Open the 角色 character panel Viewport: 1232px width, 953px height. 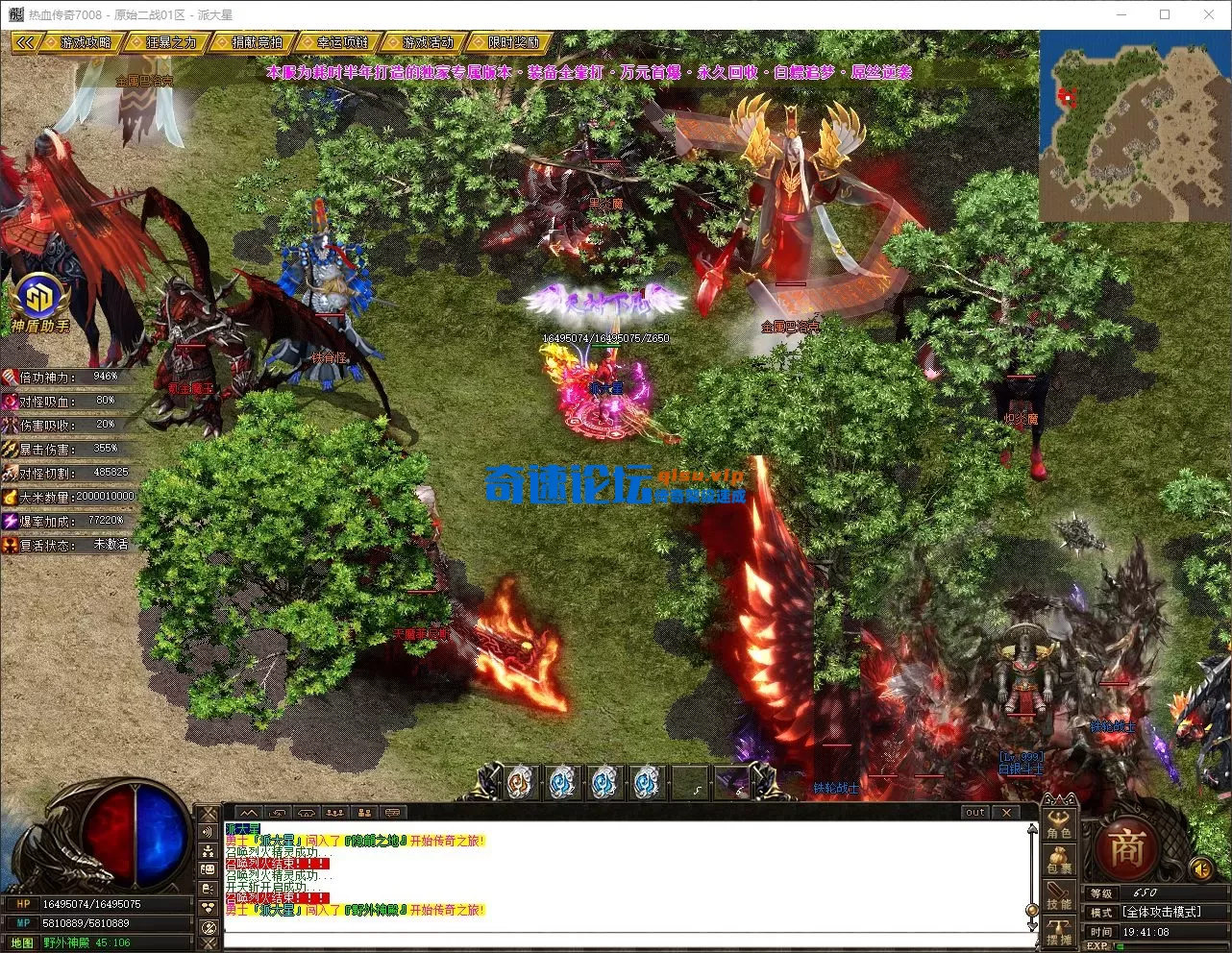pos(1059,826)
